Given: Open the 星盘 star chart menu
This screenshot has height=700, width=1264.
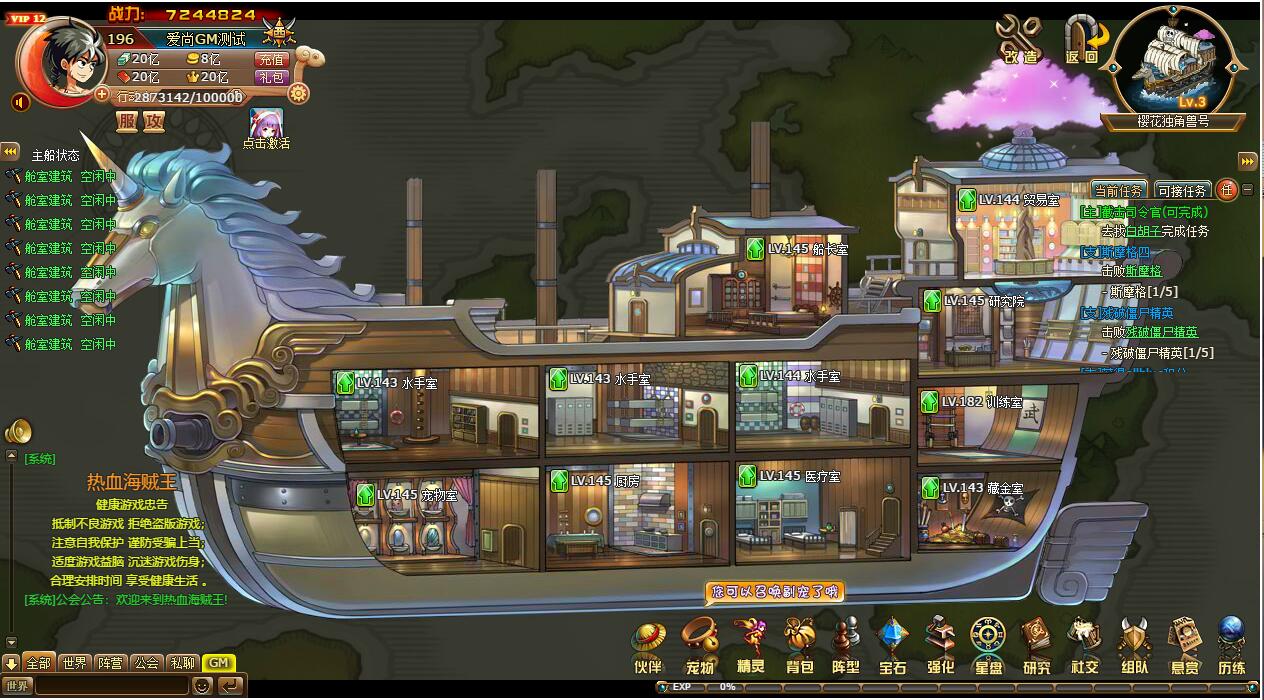Looking at the screenshot, I should coord(988,645).
